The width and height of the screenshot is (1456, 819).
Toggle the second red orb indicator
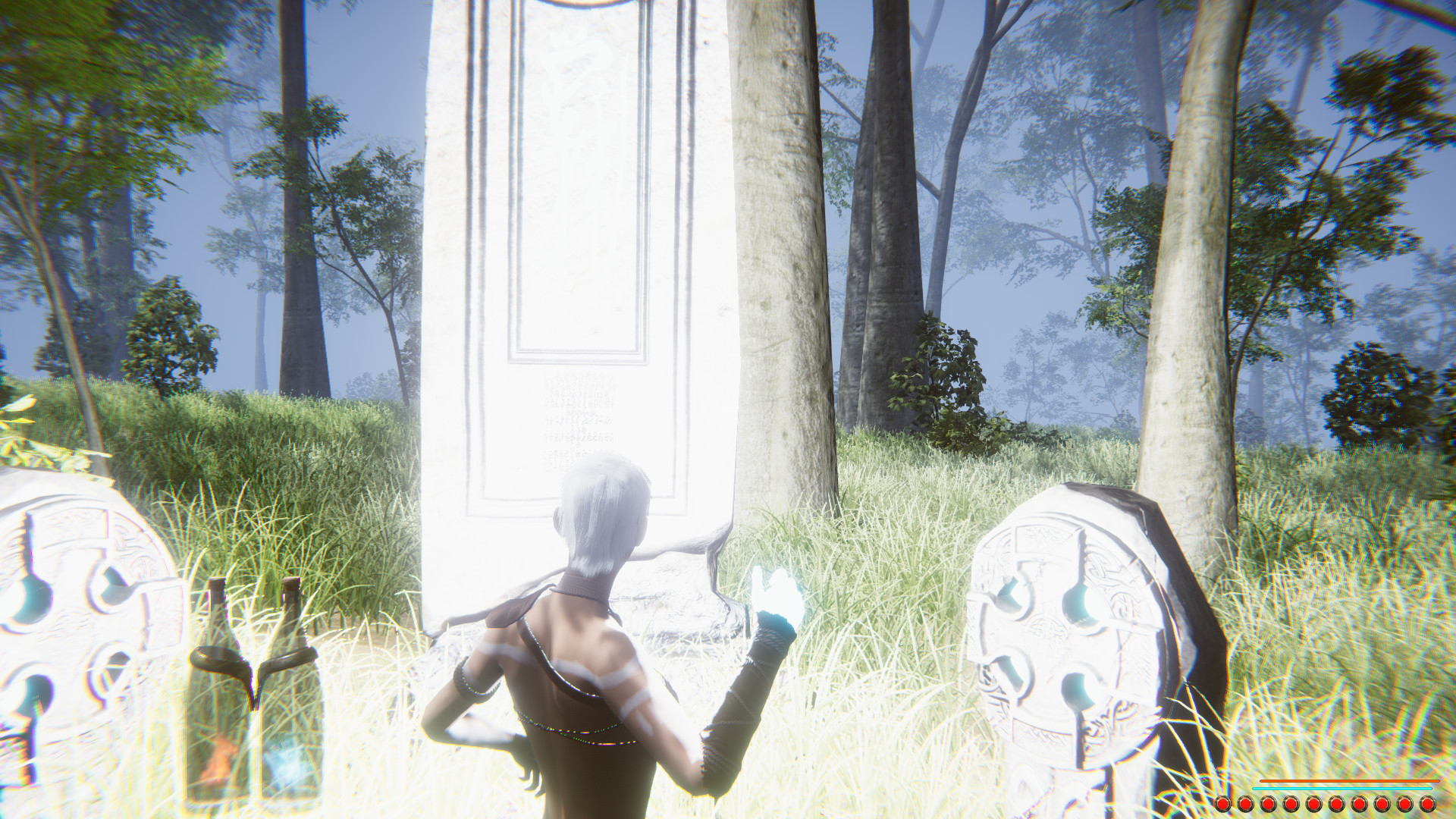point(1245,804)
